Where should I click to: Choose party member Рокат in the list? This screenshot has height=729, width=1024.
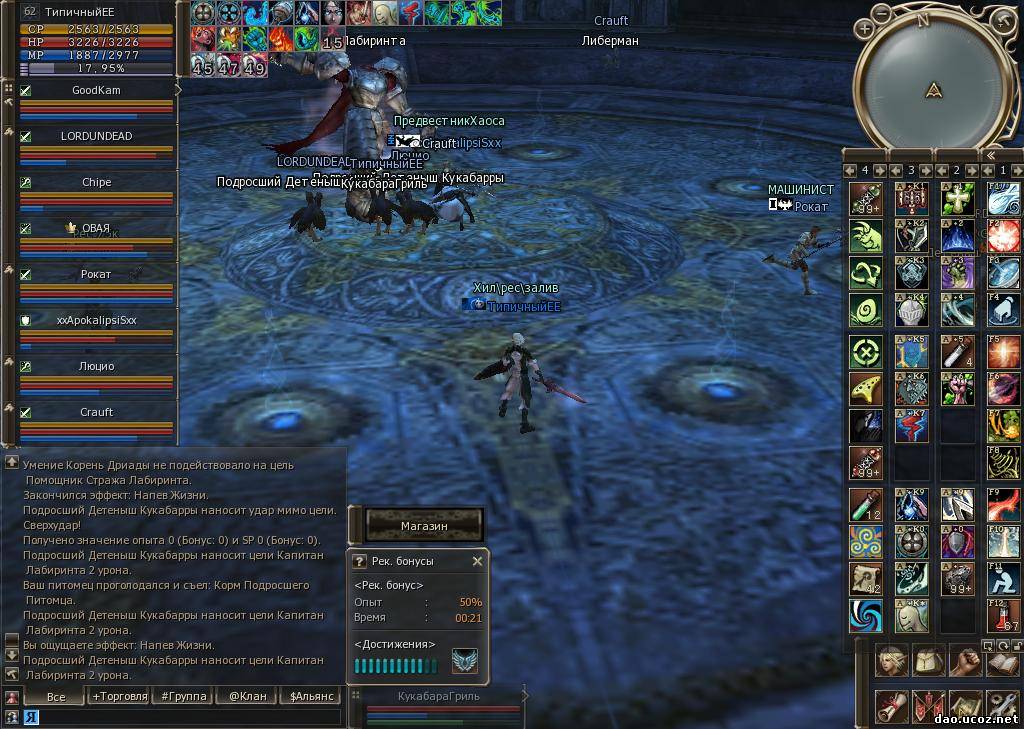[x=96, y=274]
